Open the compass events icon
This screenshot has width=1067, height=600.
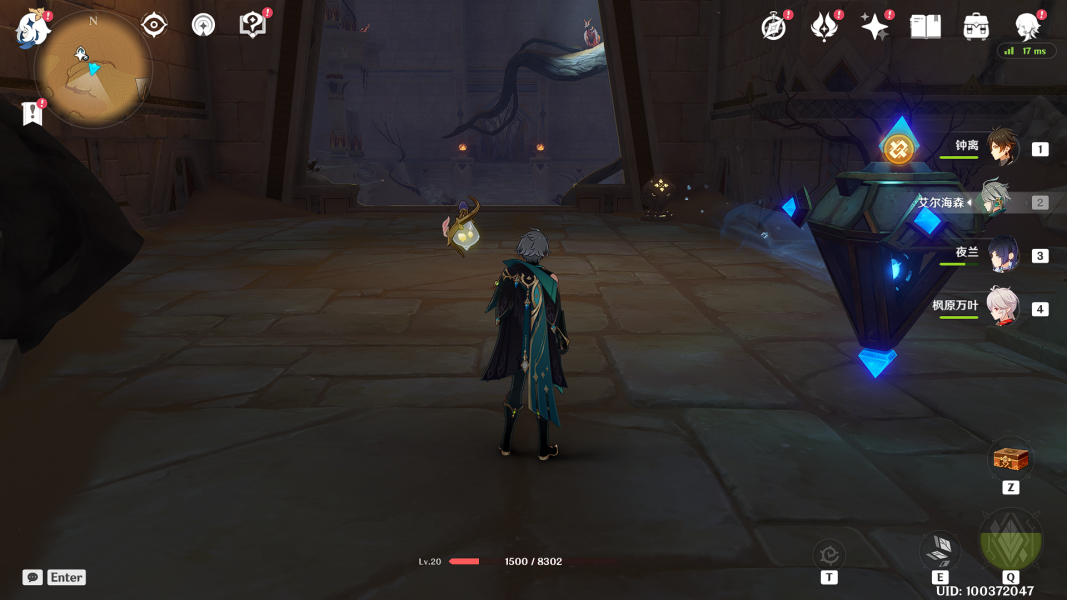tap(773, 27)
